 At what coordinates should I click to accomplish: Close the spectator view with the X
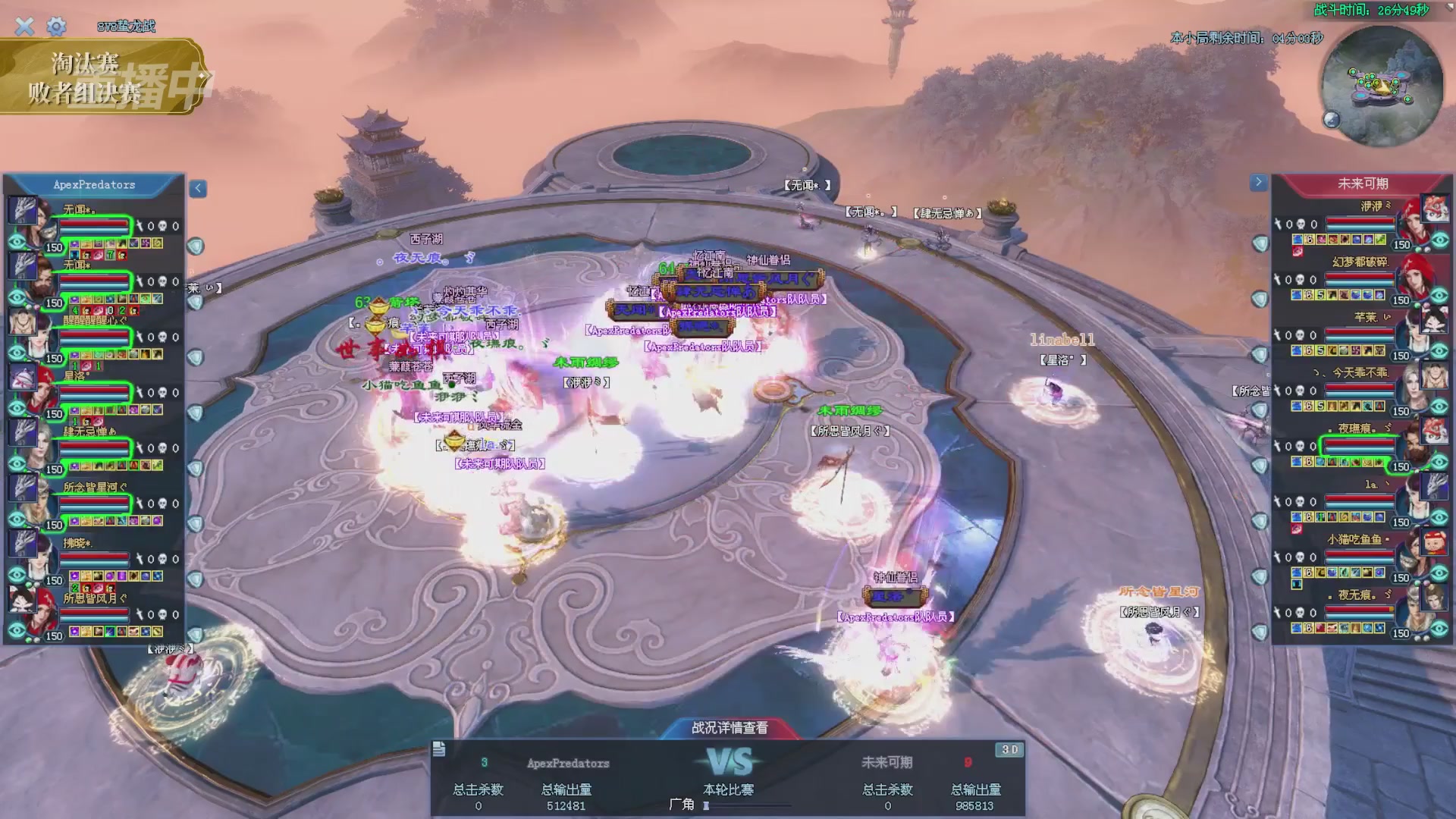tap(24, 27)
